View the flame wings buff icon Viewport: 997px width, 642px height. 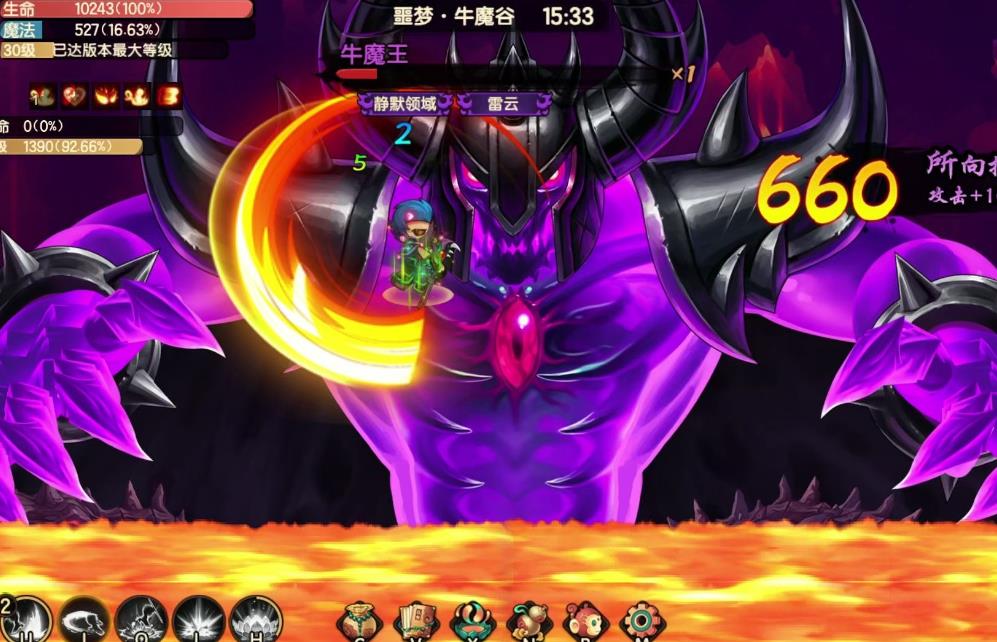(106, 96)
